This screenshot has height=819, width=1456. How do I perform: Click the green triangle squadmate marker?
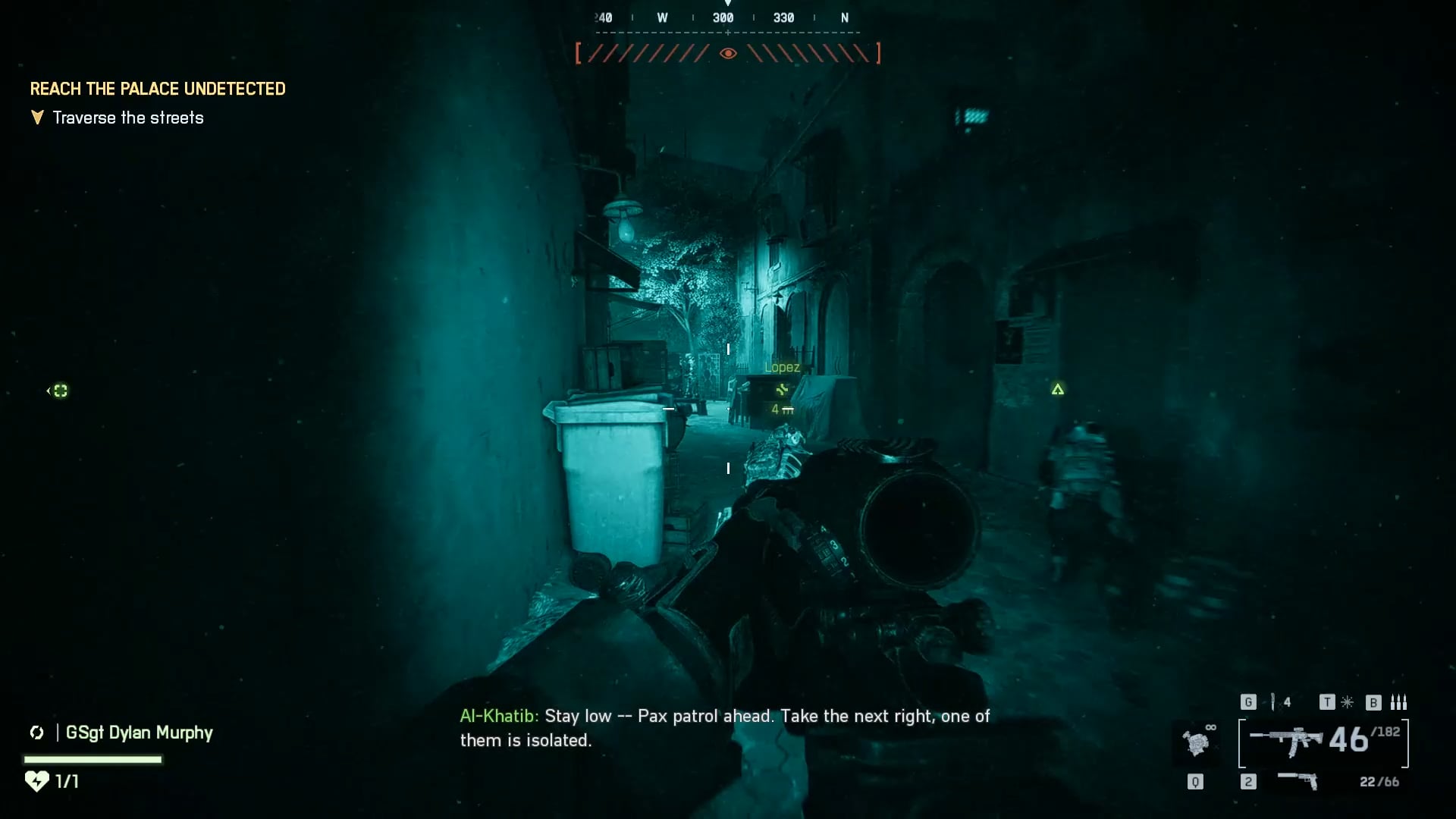(x=1058, y=389)
